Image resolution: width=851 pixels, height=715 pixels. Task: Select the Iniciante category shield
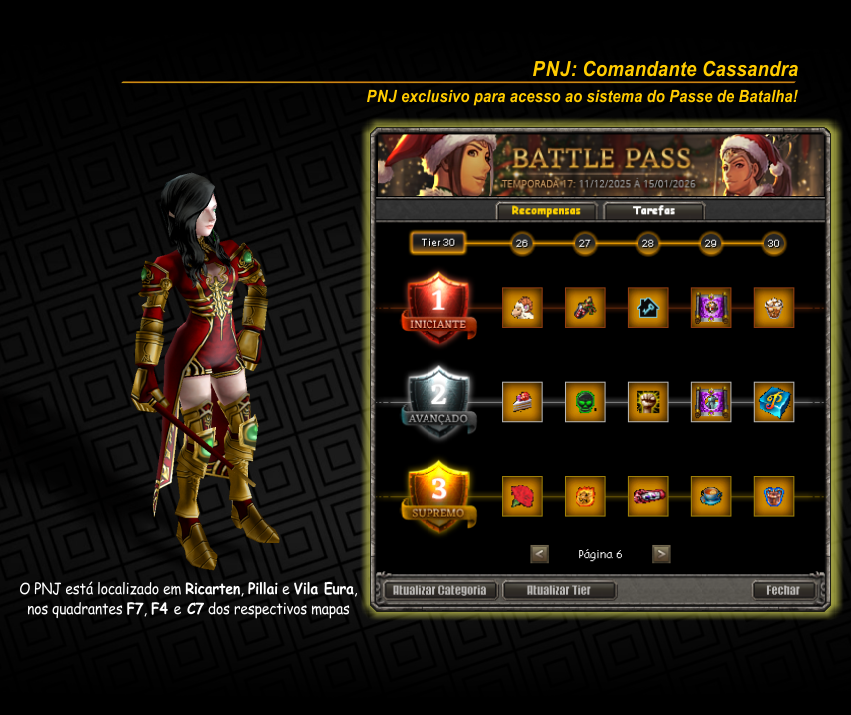(438, 308)
